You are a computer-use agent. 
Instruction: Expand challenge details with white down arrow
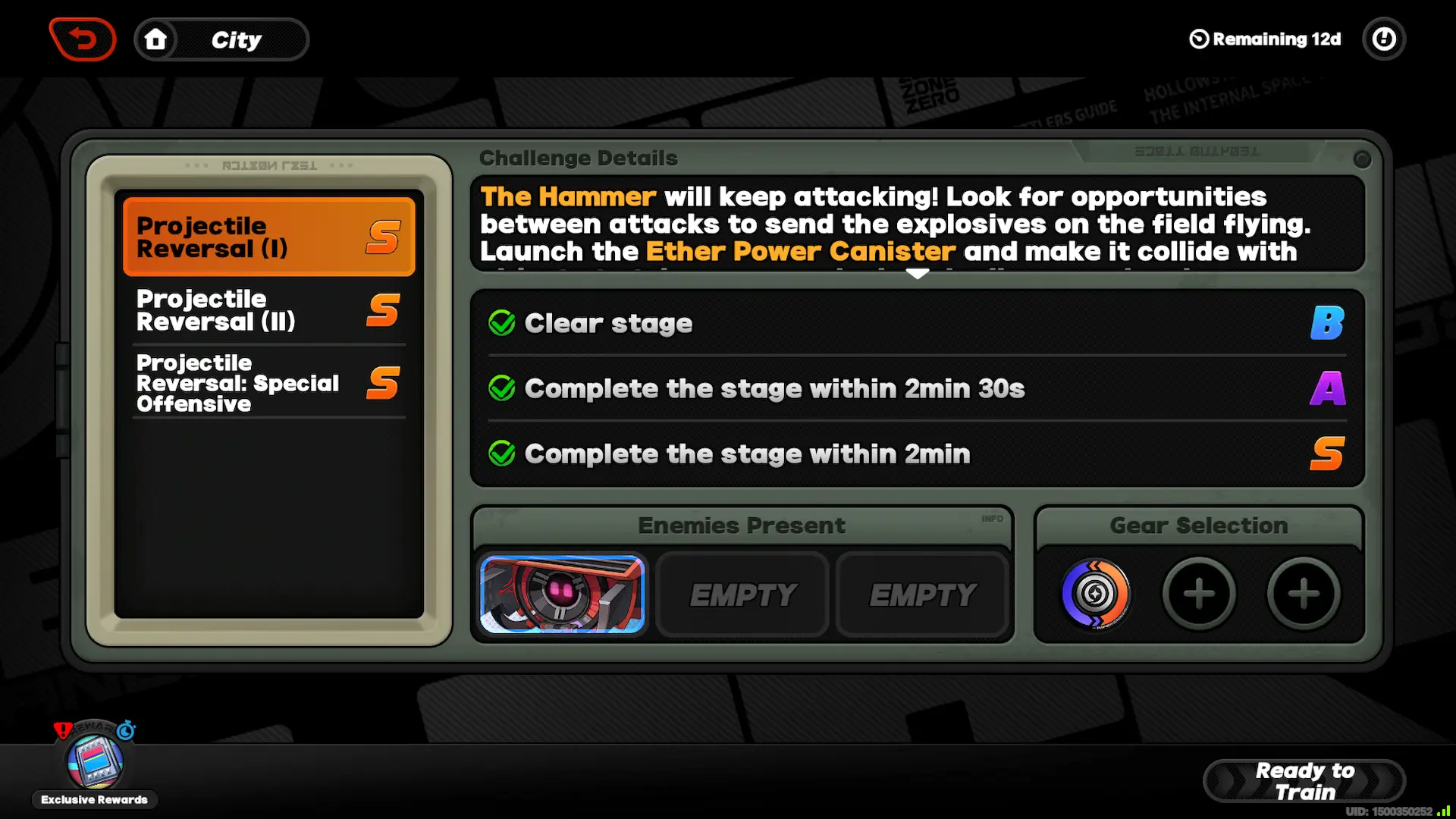click(x=918, y=274)
